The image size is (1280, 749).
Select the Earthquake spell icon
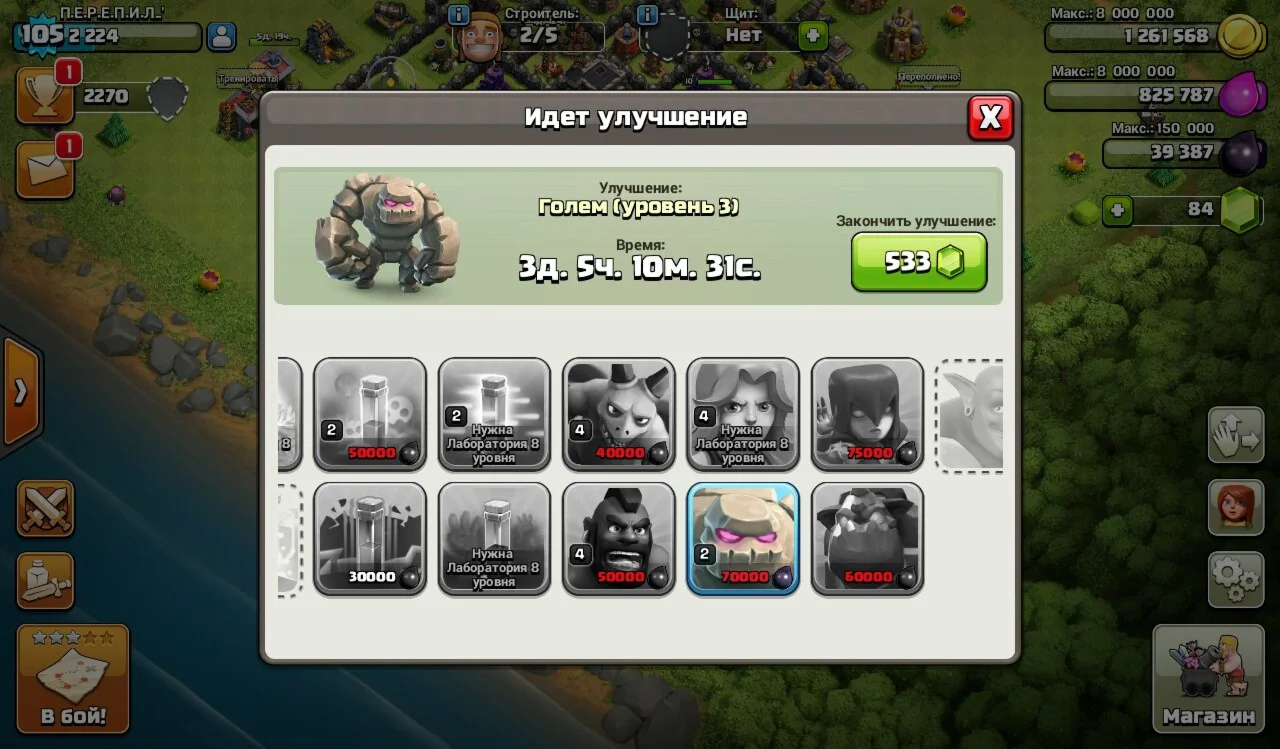(370, 538)
